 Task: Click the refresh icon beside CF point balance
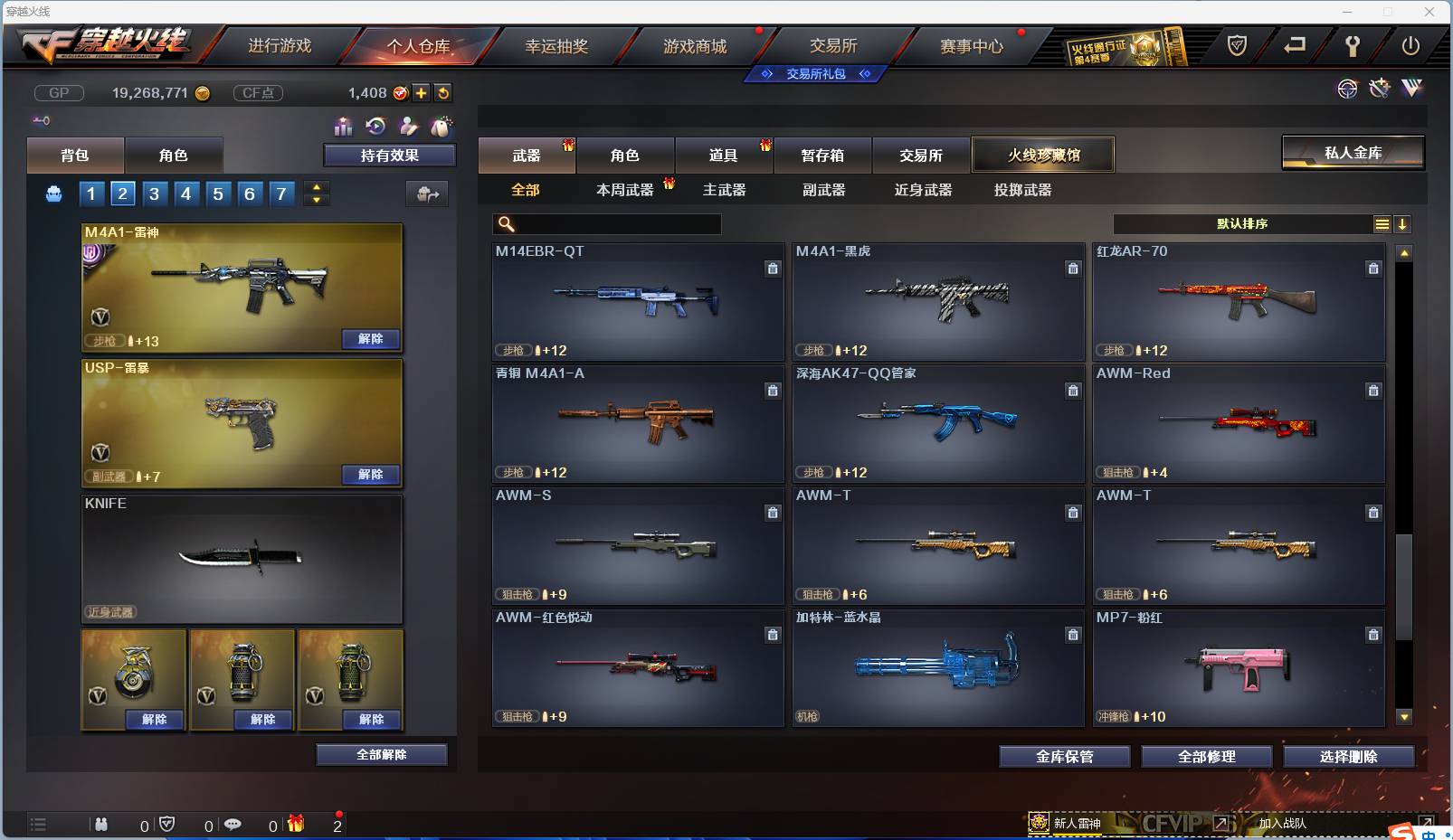coord(443,92)
